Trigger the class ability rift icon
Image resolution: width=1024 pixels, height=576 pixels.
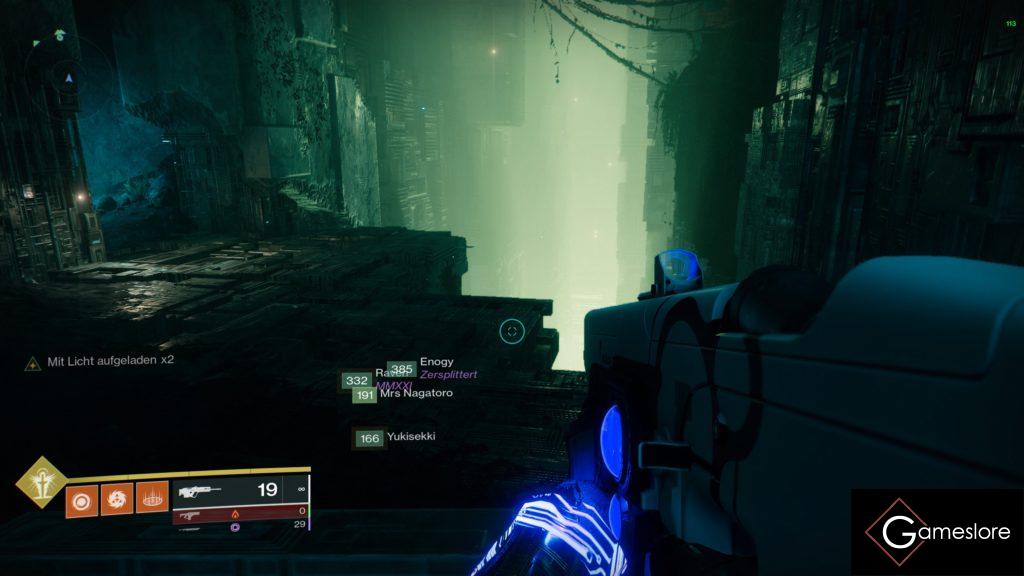(x=152, y=498)
